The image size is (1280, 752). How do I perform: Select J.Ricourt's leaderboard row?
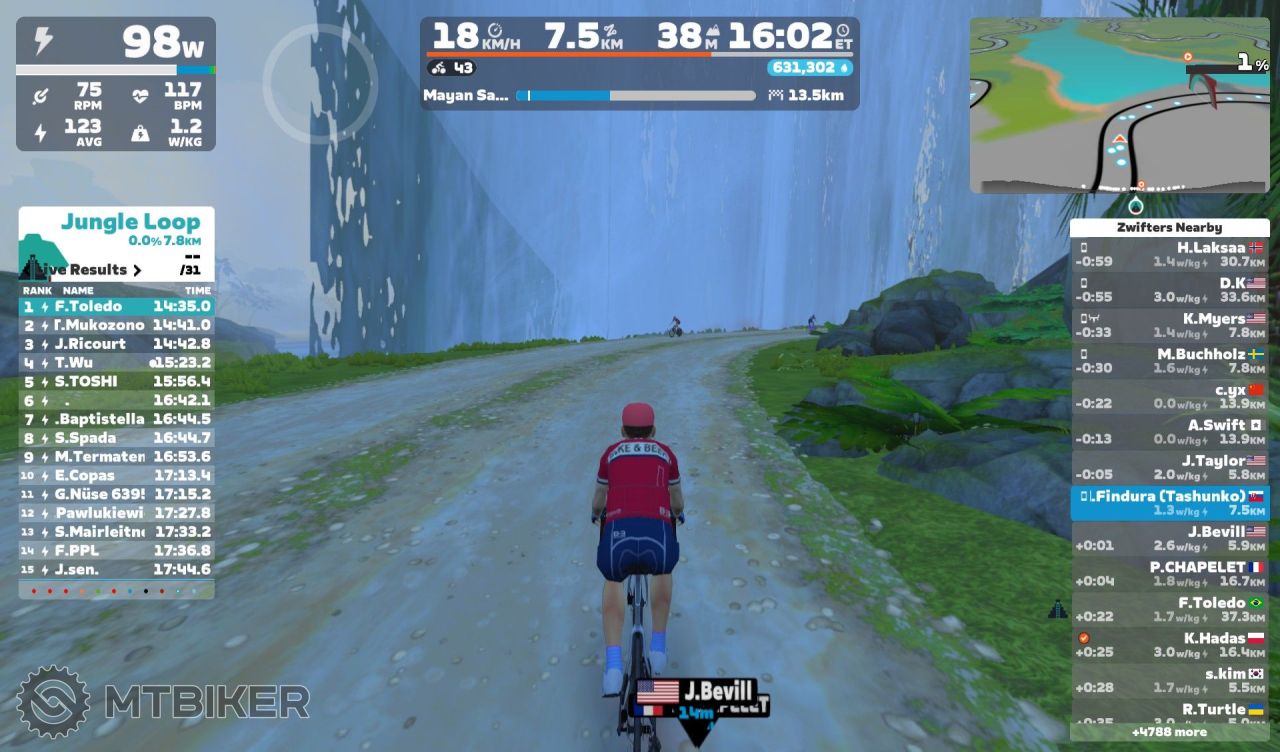[116, 344]
